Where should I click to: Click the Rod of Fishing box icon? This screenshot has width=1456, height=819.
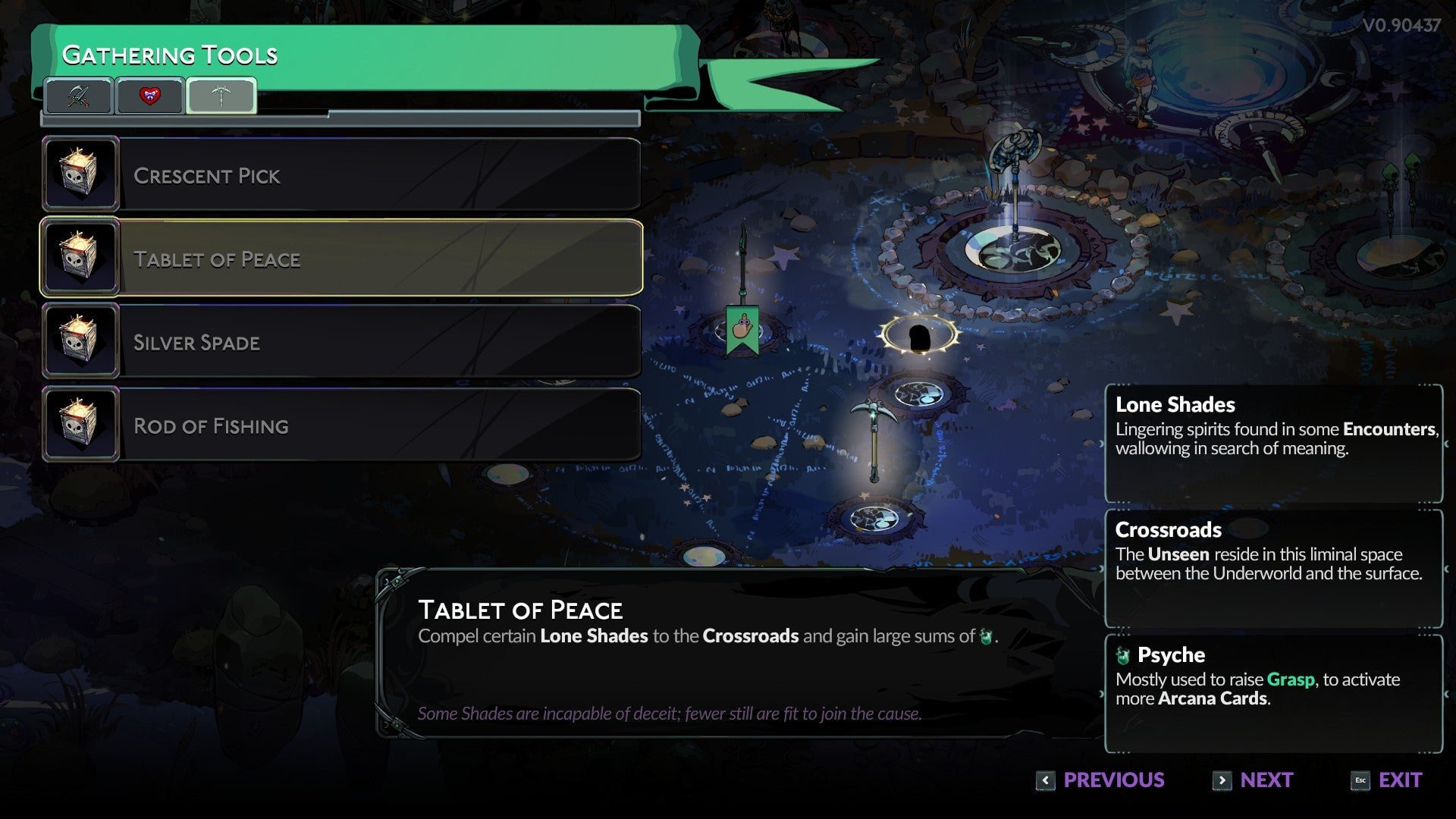coord(80,424)
